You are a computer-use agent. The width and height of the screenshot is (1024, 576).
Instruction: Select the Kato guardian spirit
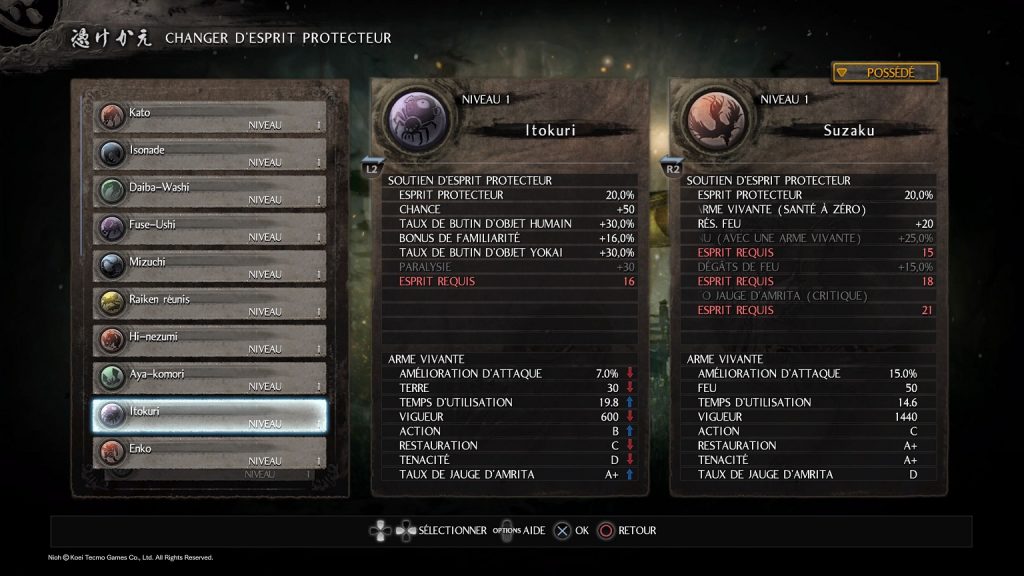210,116
